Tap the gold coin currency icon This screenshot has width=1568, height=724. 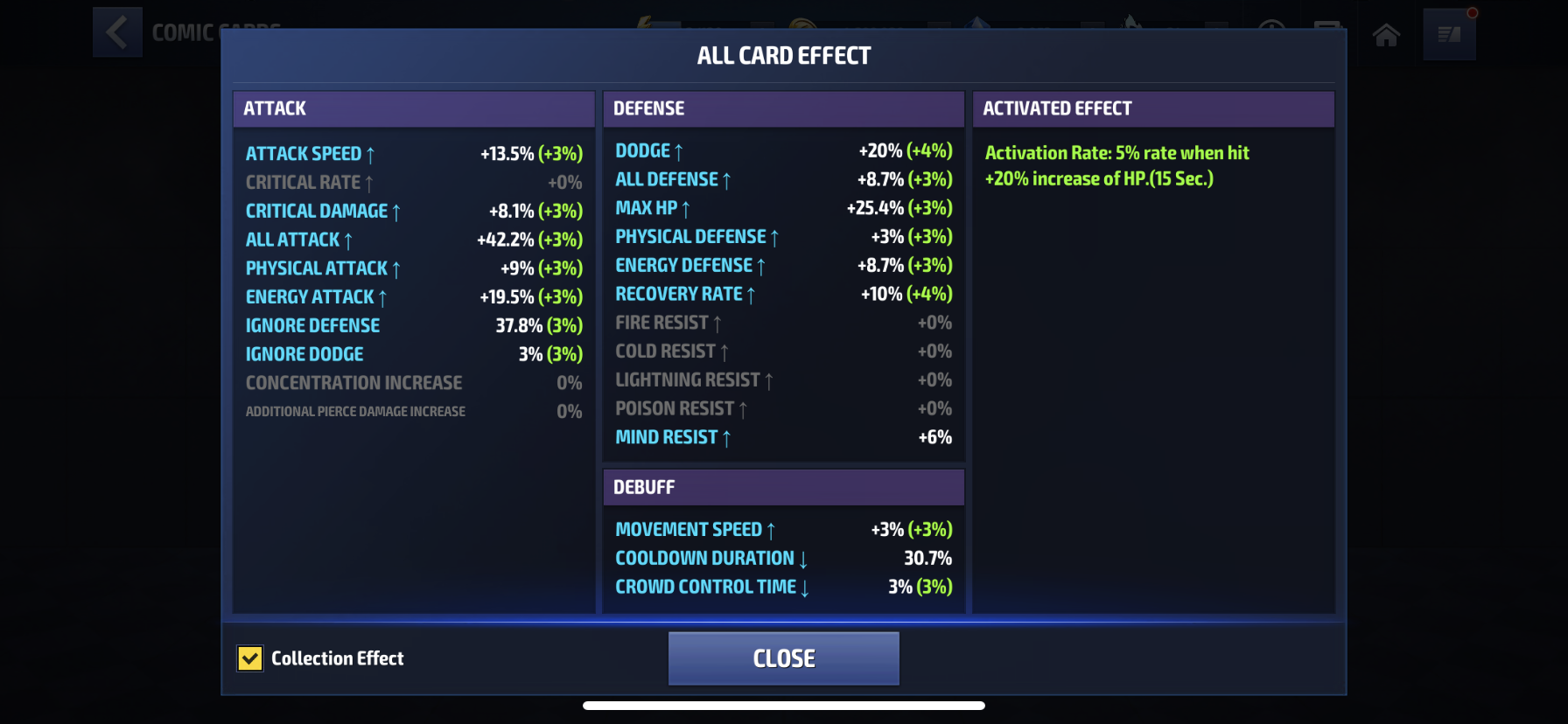coord(802,22)
